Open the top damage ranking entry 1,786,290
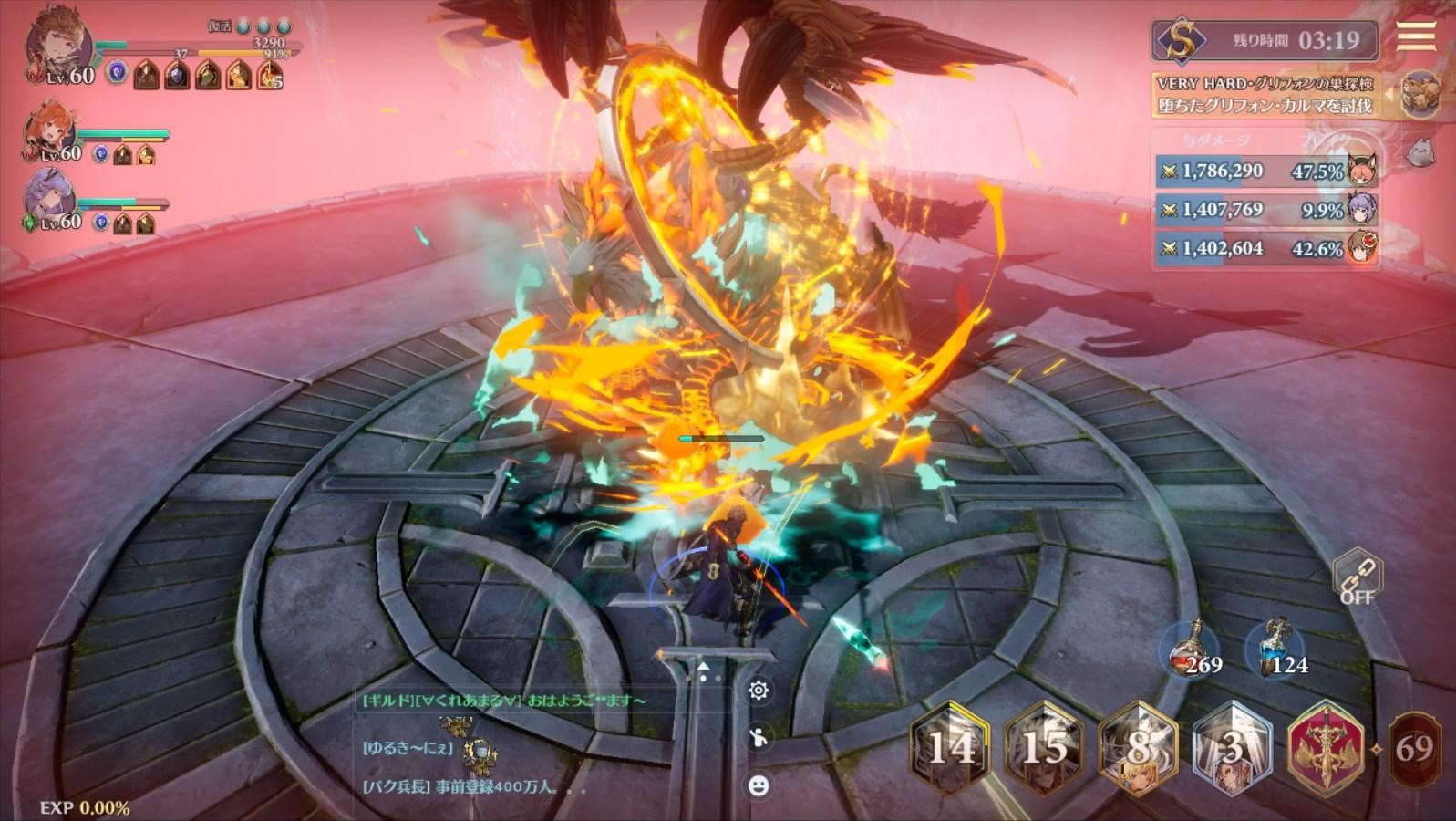The image size is (1456, 821). (x=1265, y=171)
